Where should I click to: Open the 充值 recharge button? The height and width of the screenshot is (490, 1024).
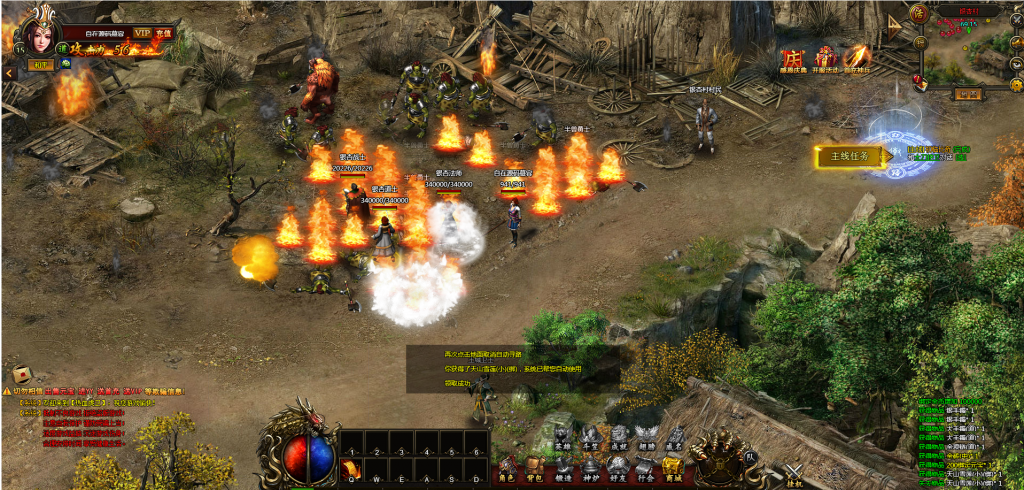point(163,33)
